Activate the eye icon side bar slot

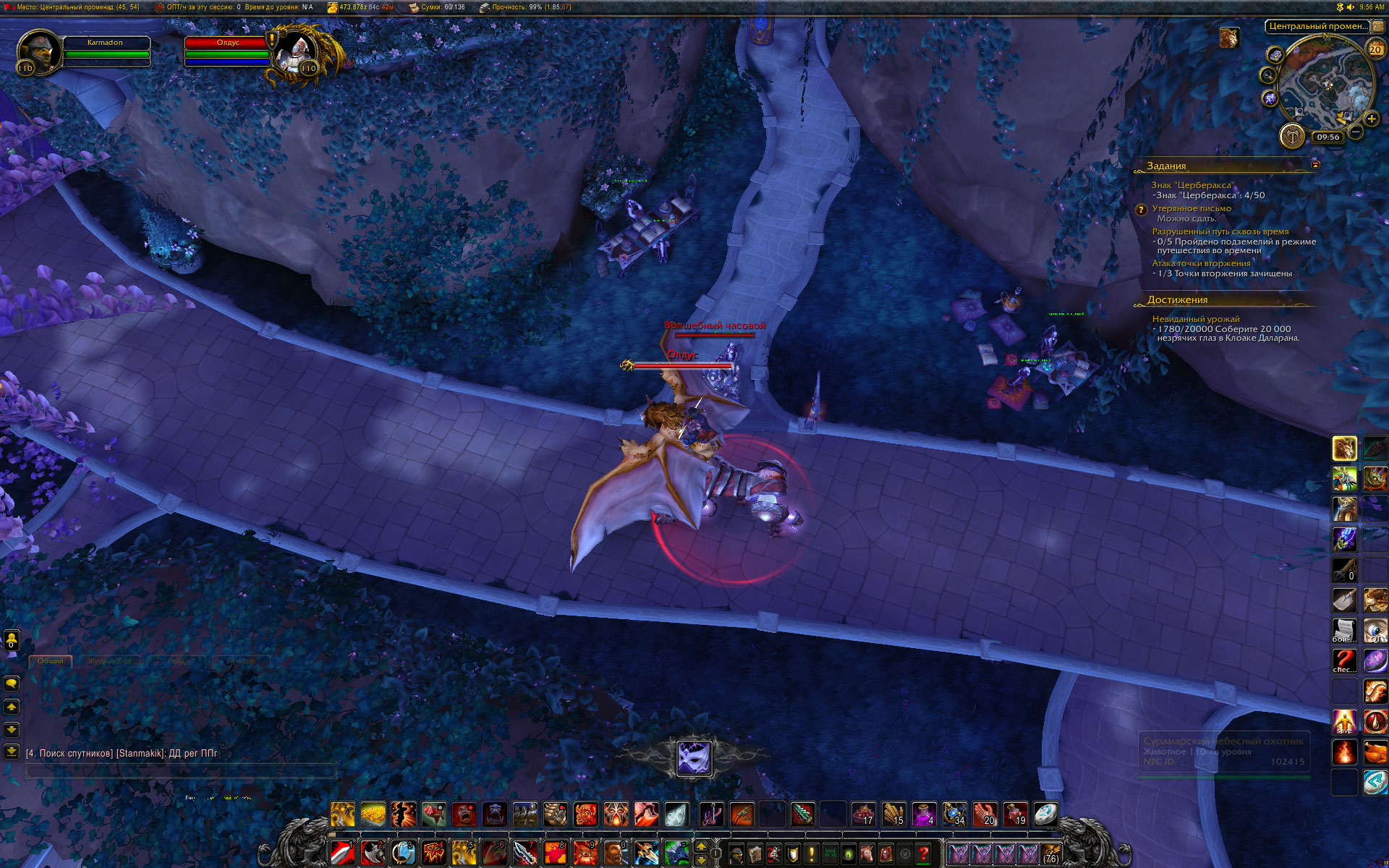(x=1375, y=631)
